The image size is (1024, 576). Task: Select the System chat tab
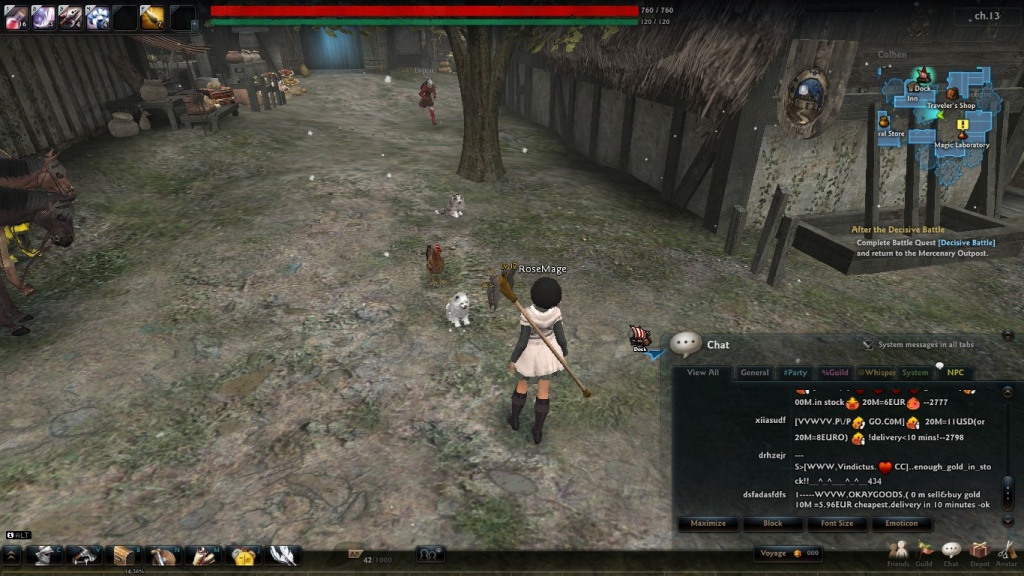pos(915,373)
